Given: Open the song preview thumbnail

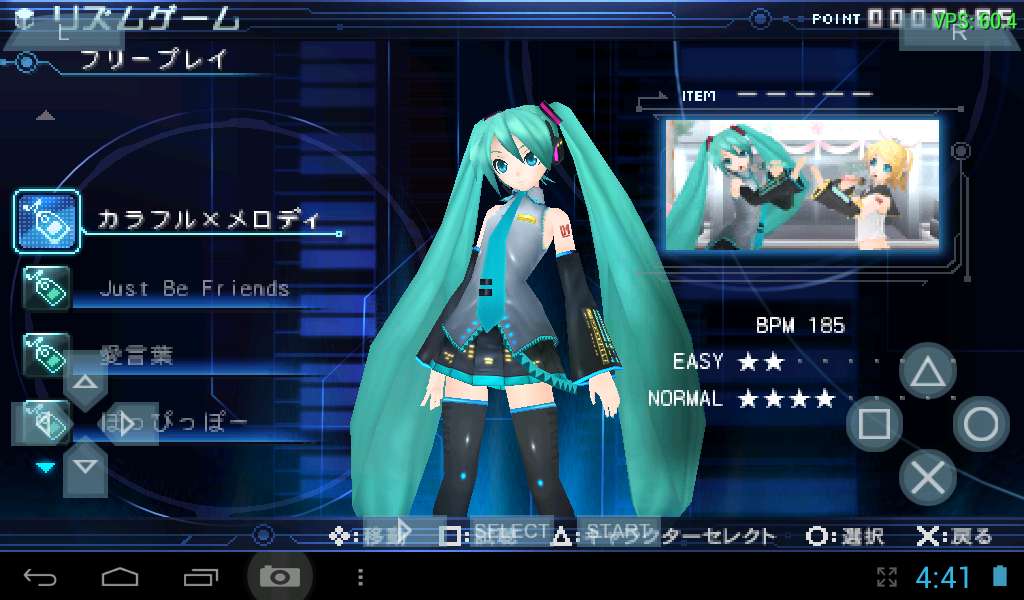Looking at the screenshot, I should [803, 183].
